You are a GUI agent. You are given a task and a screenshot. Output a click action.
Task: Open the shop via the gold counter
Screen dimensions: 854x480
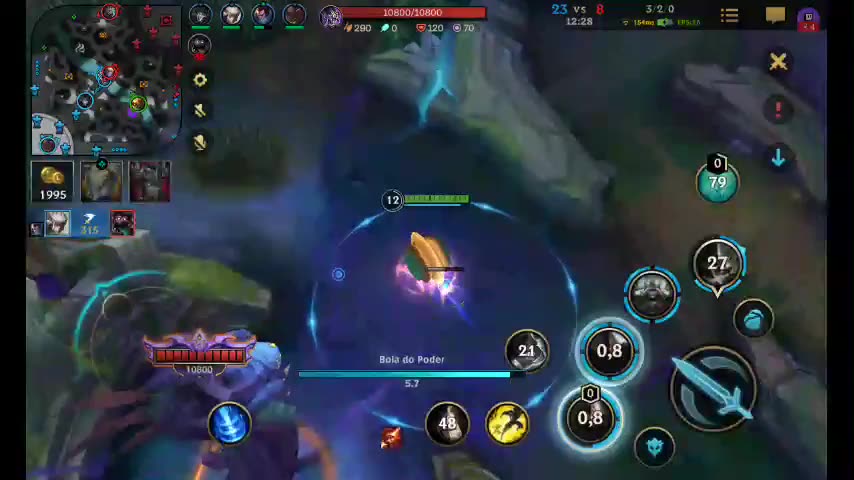[x=52, y=182]
